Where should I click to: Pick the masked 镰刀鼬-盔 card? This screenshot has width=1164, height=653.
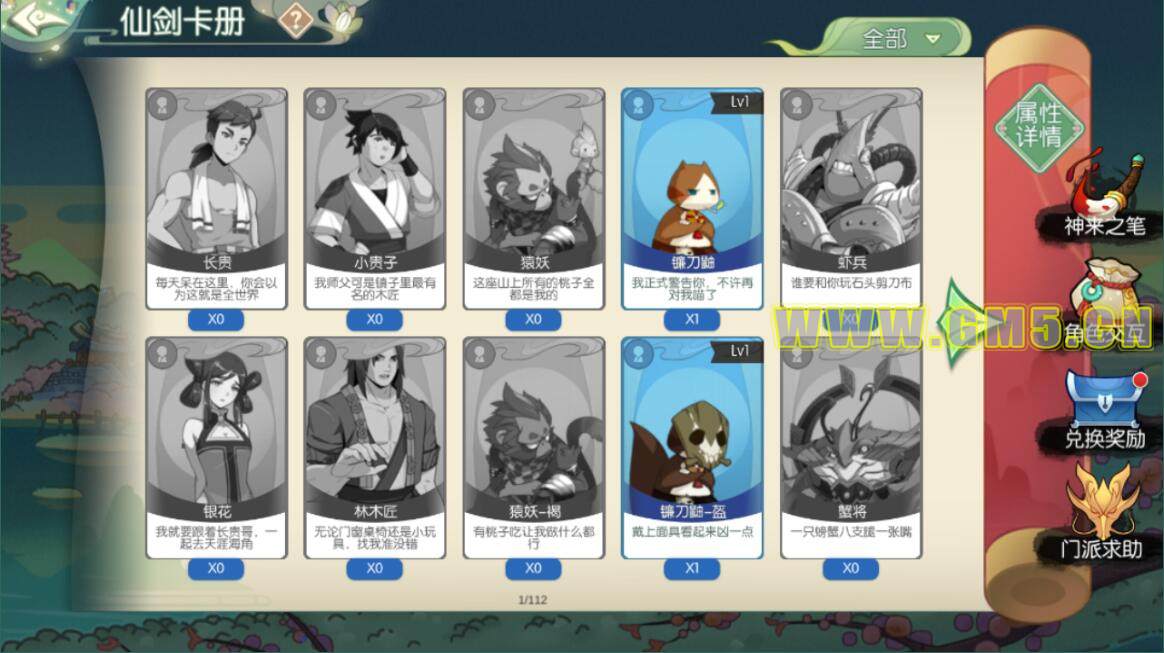(692, 445)
